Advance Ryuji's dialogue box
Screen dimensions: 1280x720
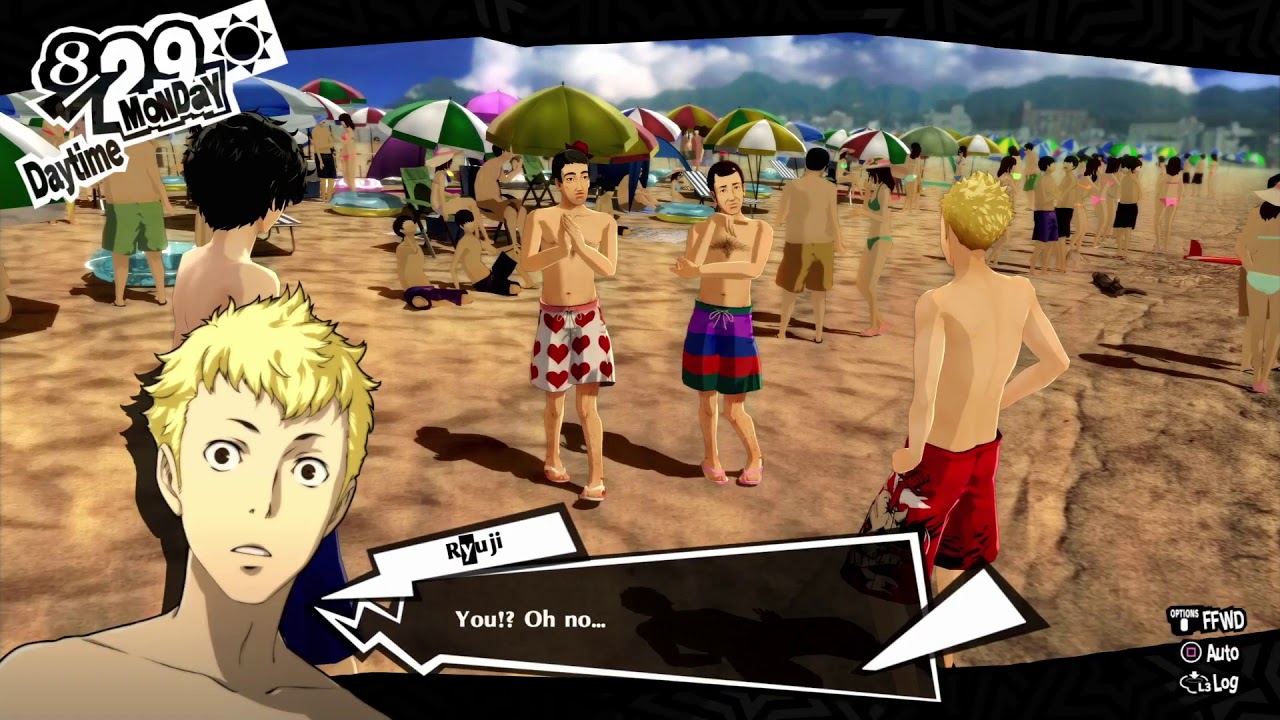click(640, 620)
